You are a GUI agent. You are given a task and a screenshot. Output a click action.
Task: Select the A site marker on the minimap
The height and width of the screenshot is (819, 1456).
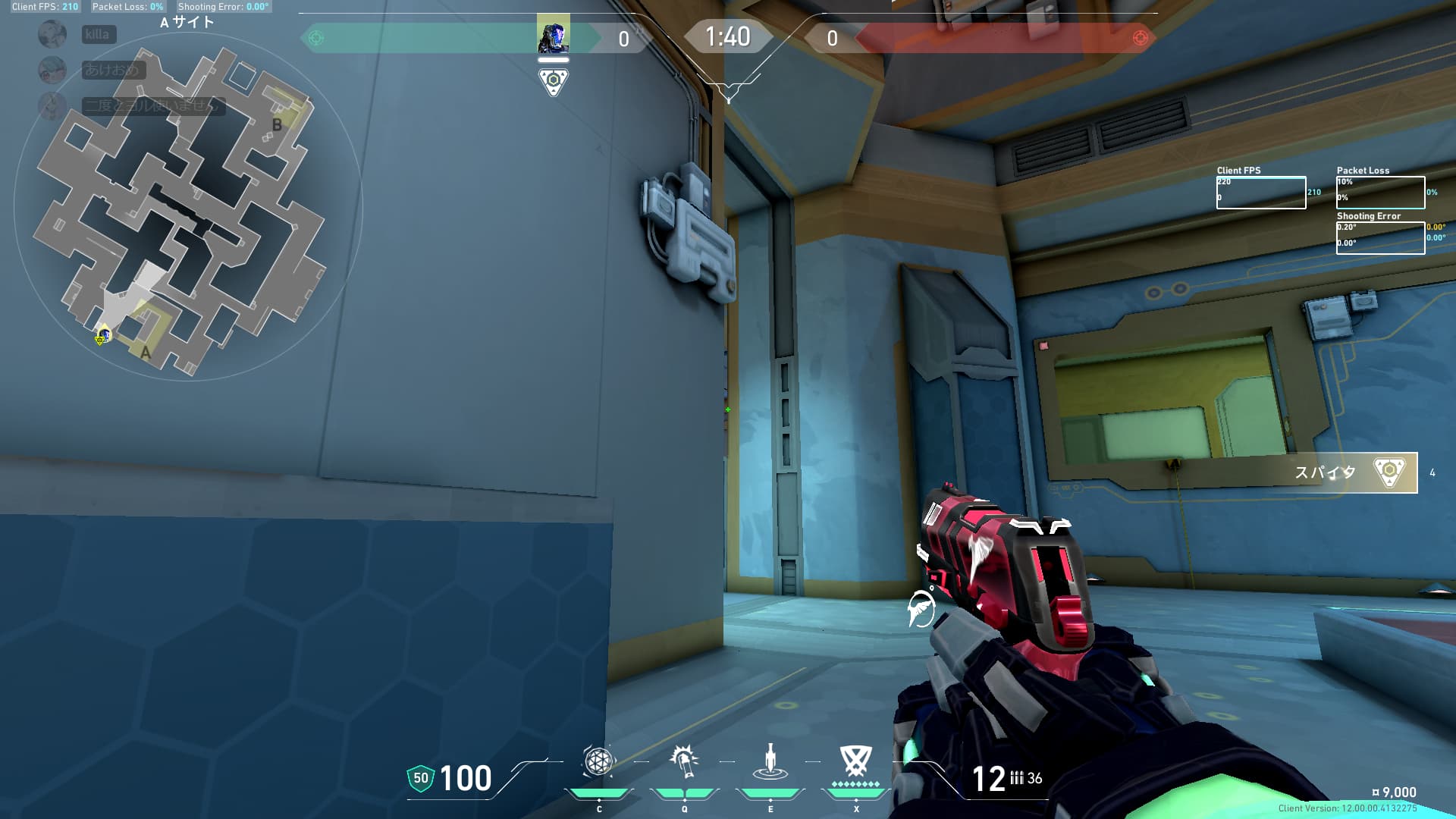[146, 352]
